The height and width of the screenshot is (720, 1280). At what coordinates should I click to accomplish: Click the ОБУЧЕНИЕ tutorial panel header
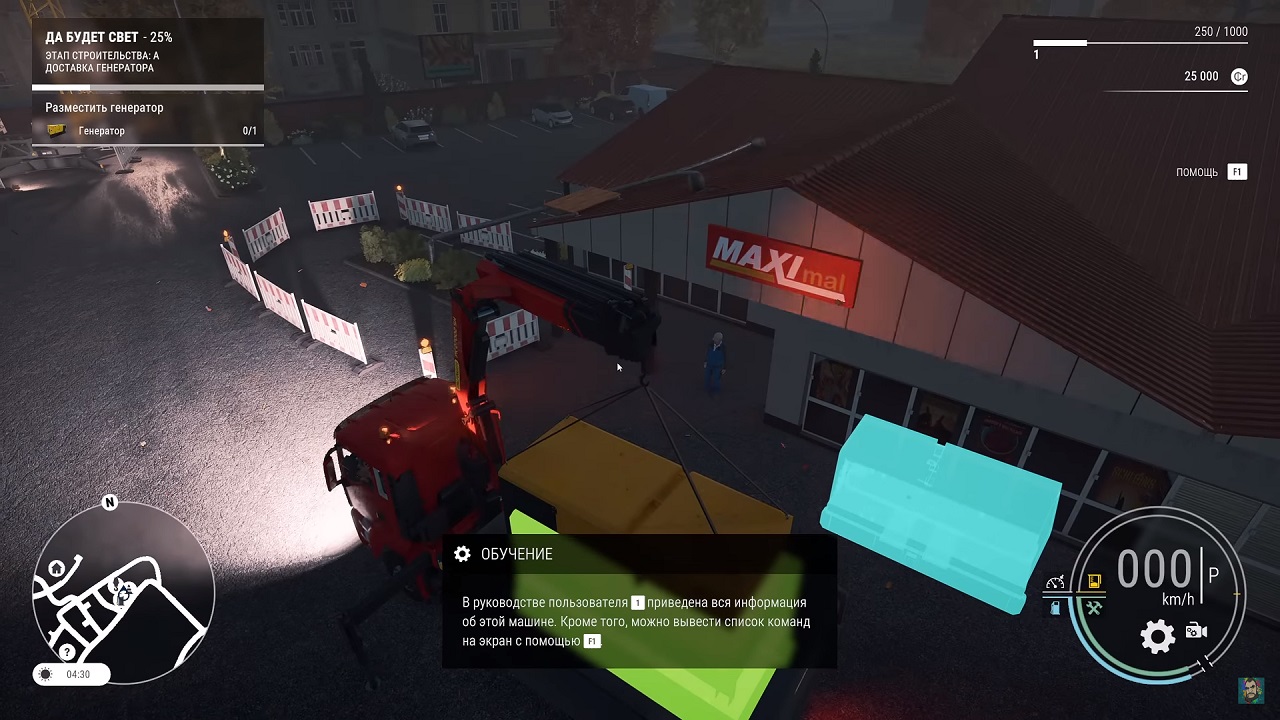click(x=516, y=554)
